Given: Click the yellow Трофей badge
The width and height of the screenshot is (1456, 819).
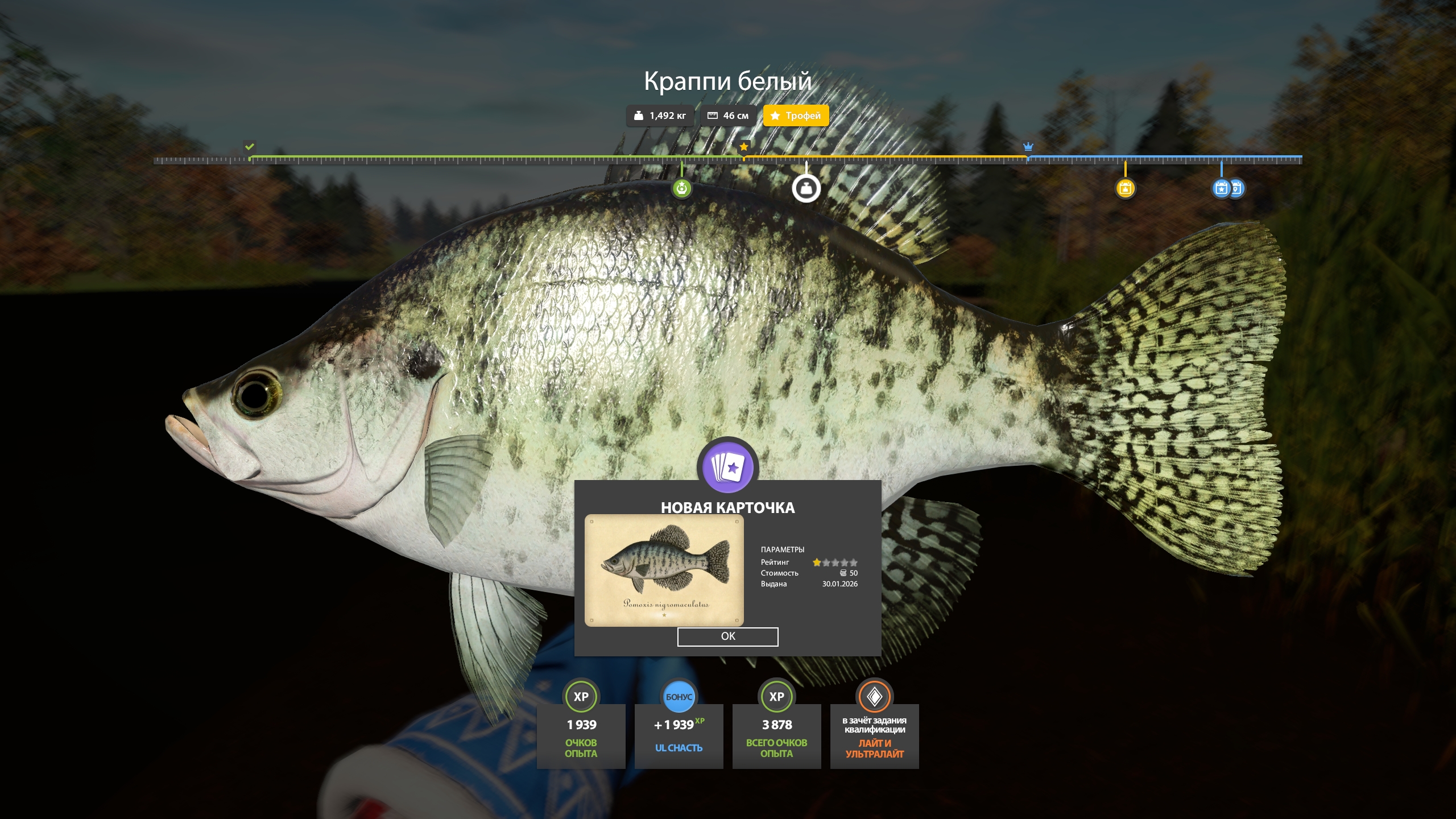Looking at the screenshot, I should pos(795,115).
